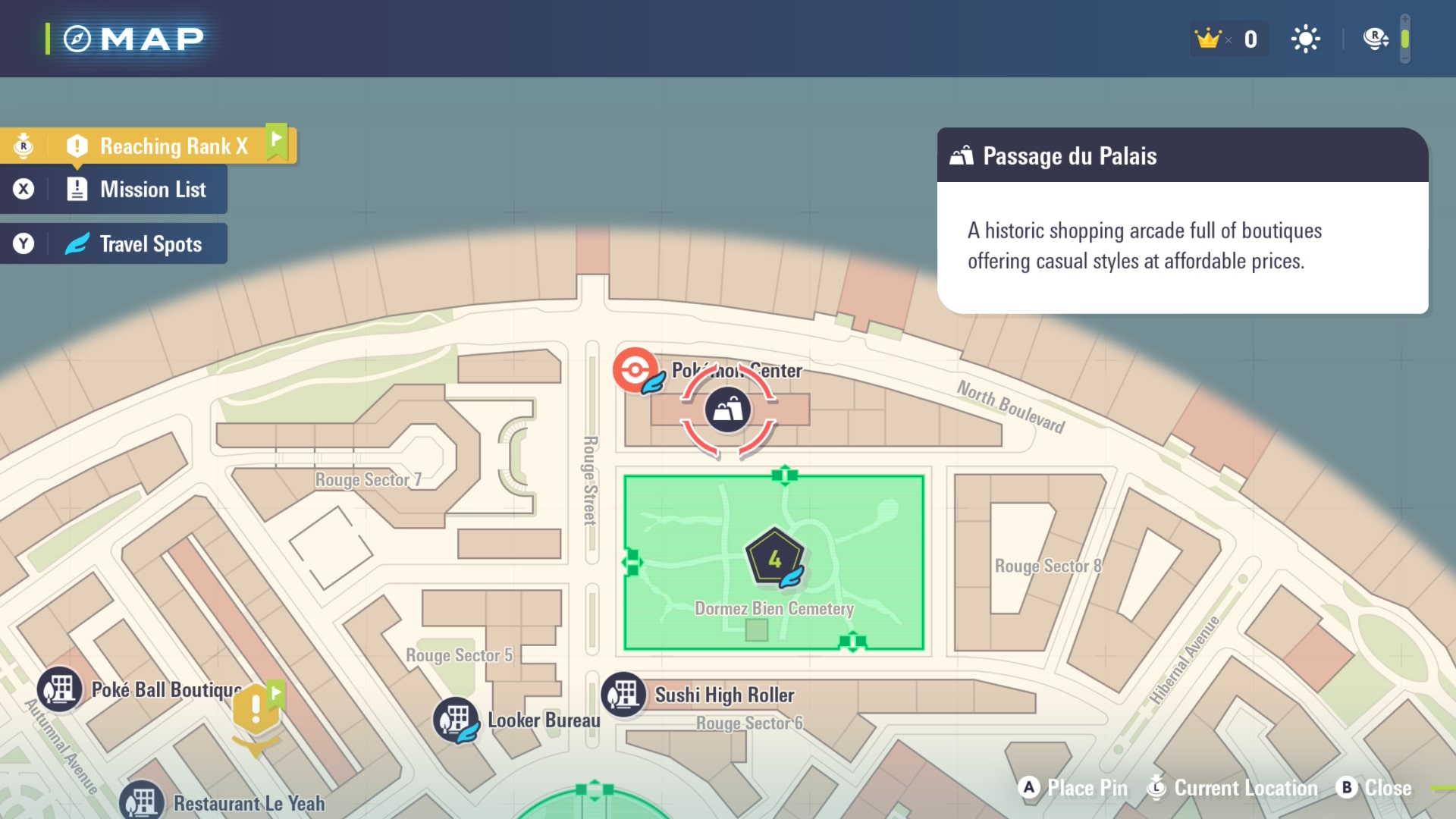Viewport: 1456px width, 819px height.
Task: Select the Restaurant Le Yeah marker
Action: (x=142, y=802)
